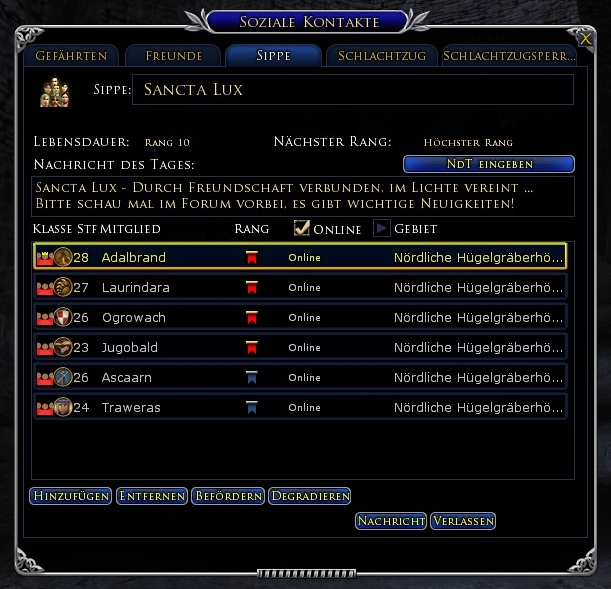Select member Ascaarn
Viewport: 611px width, 589px height.
[128, 378]
